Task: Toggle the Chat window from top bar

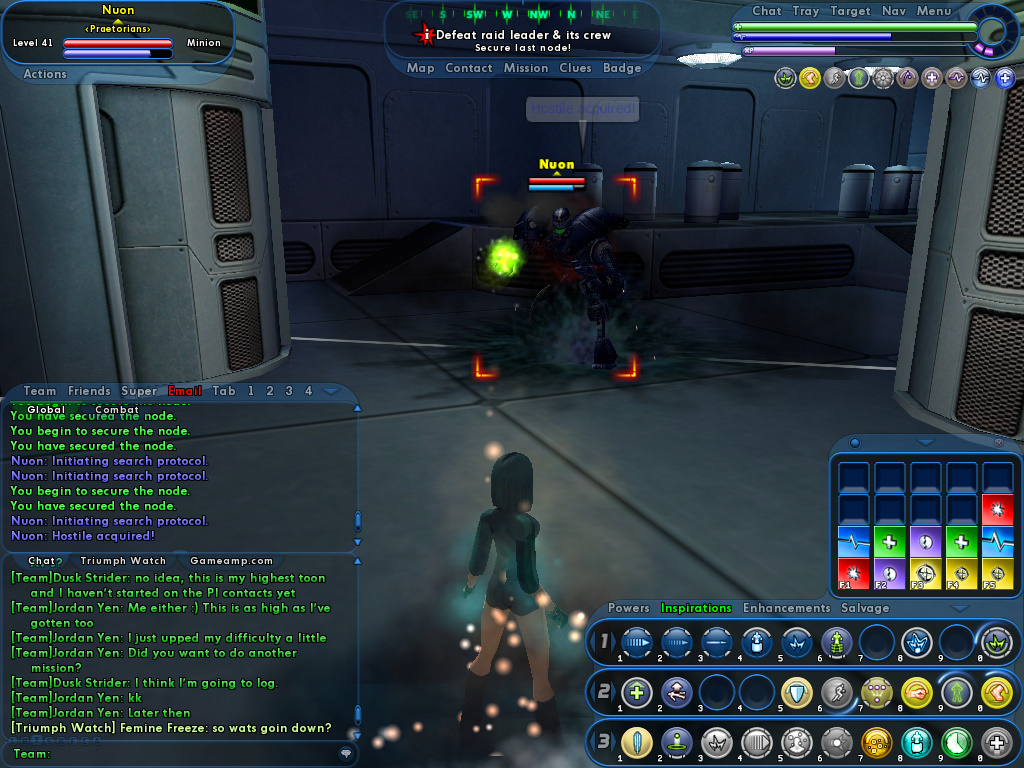Action: [767, 11]
